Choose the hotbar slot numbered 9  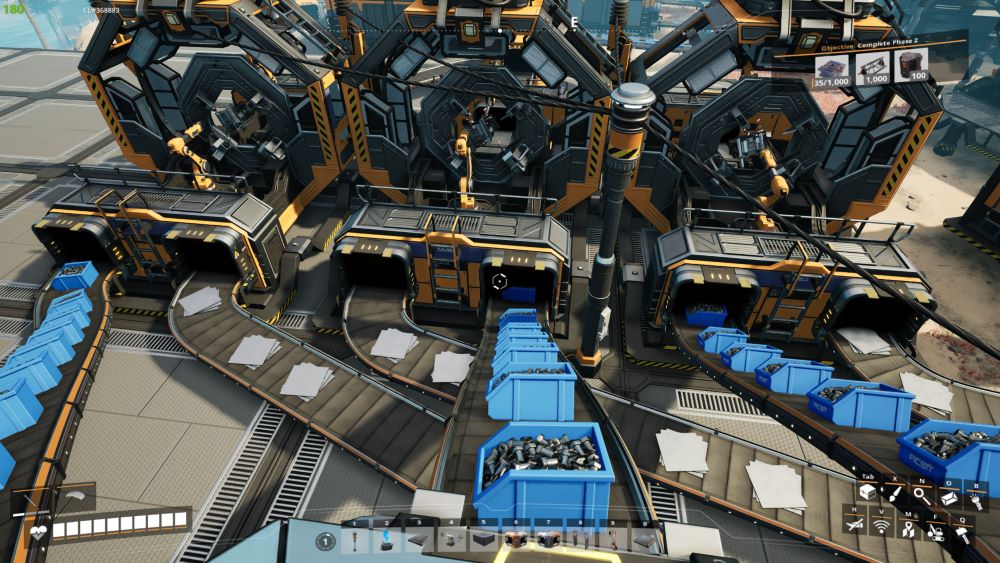pos(614,541)
